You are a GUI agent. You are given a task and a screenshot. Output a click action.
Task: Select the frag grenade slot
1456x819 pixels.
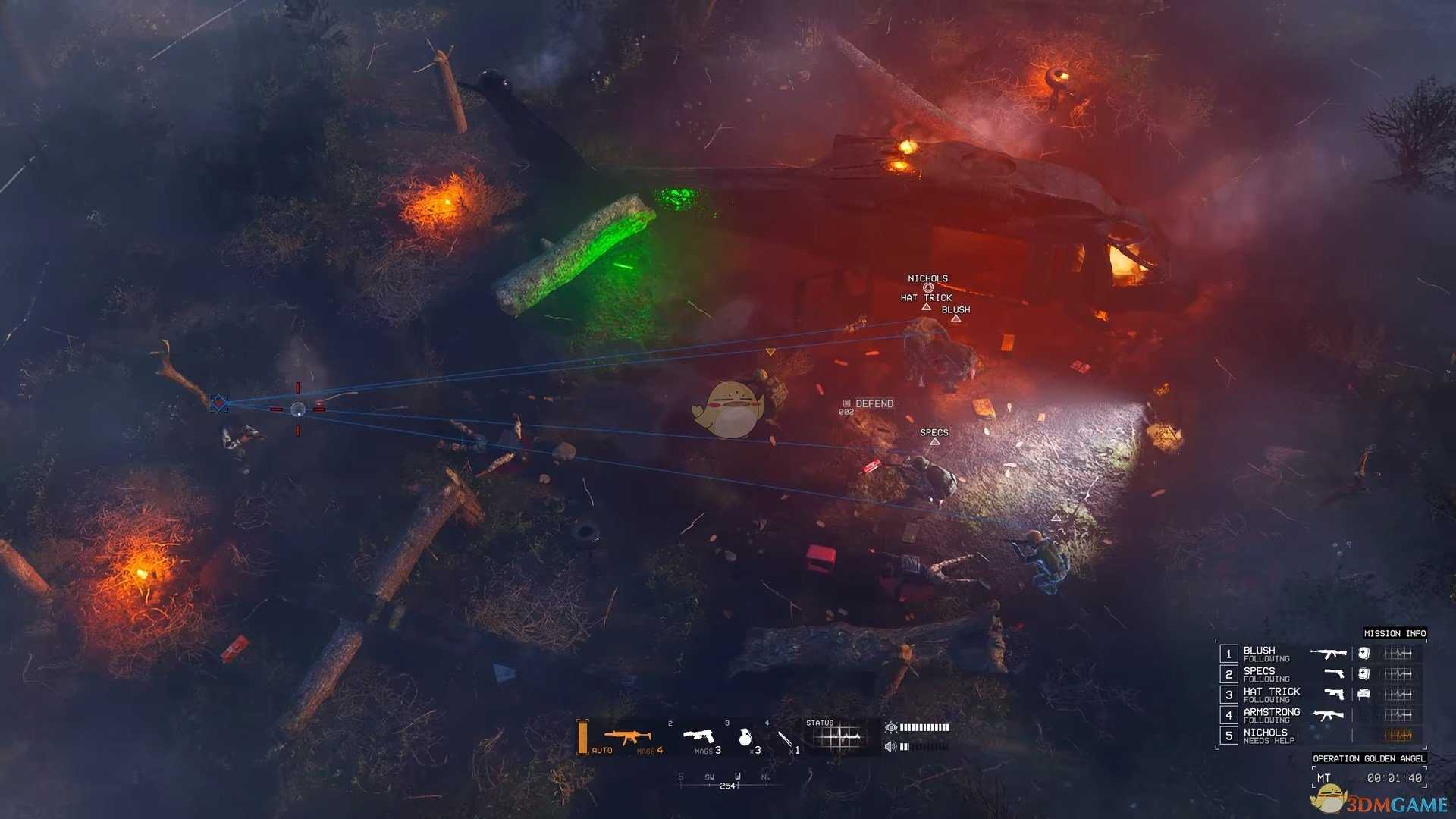[x=745, y=737]
